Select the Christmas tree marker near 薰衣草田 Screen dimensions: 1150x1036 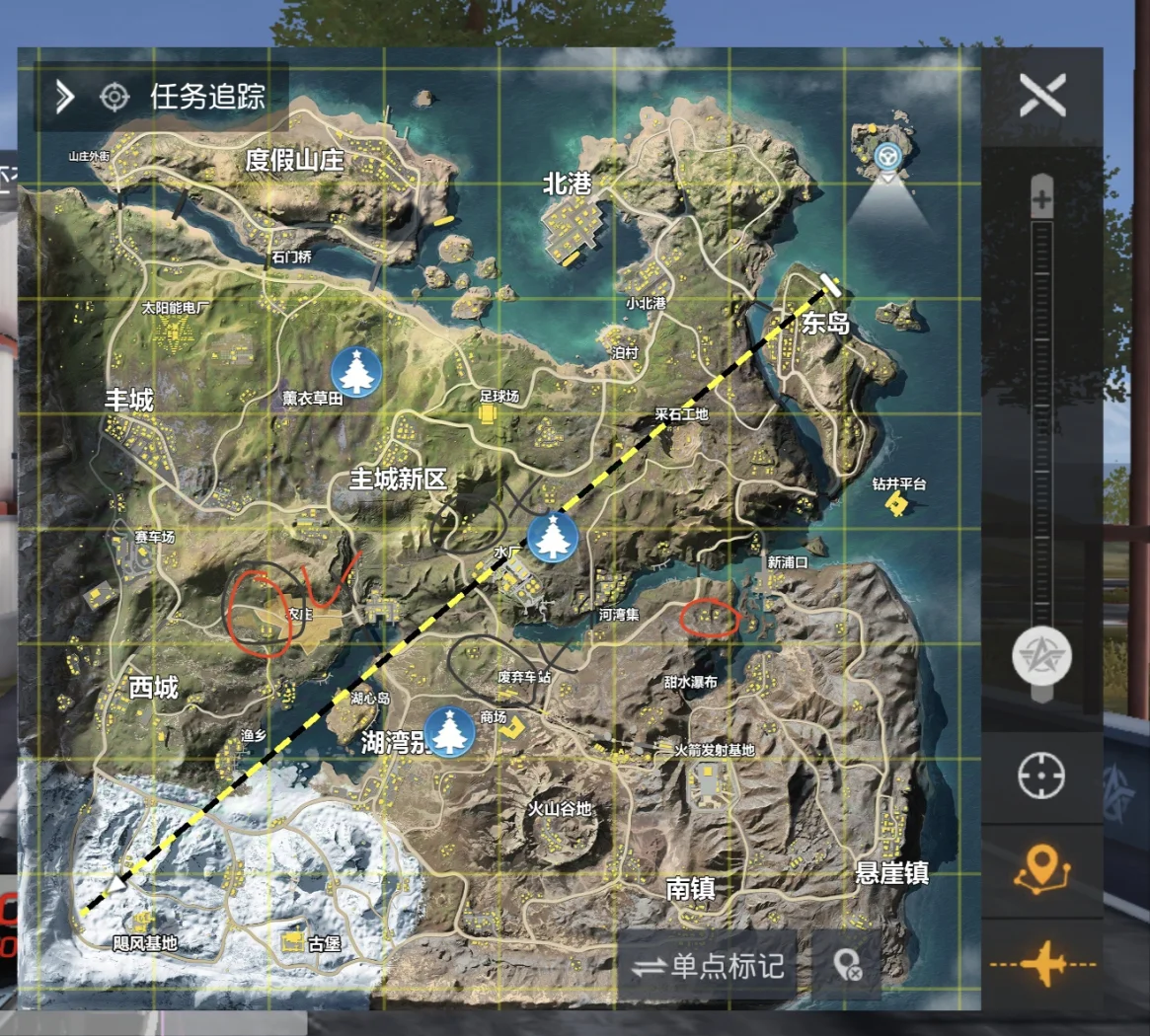[355, 371]
